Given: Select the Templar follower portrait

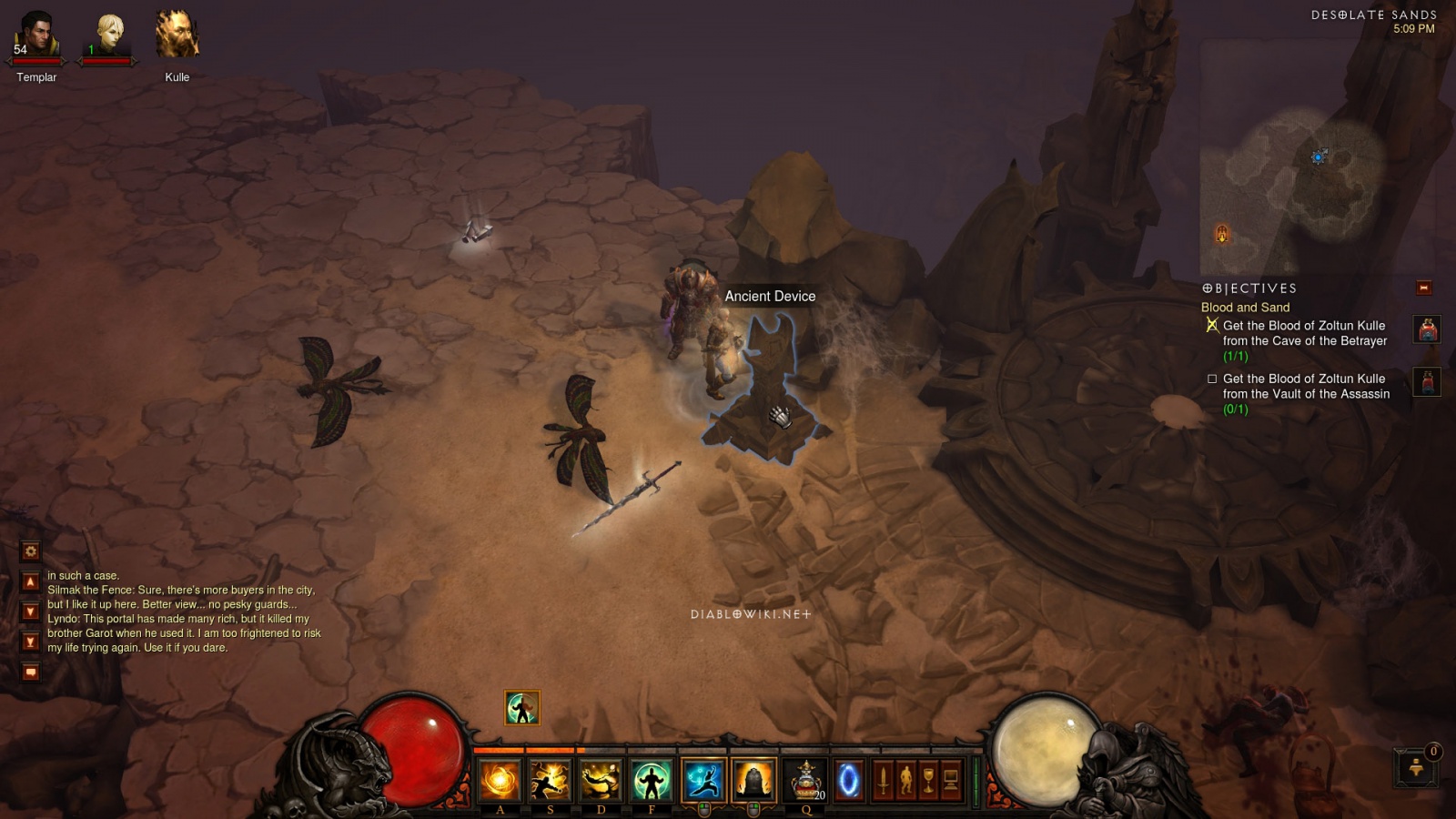Looking at the screenshot, I should pos(36,36).
